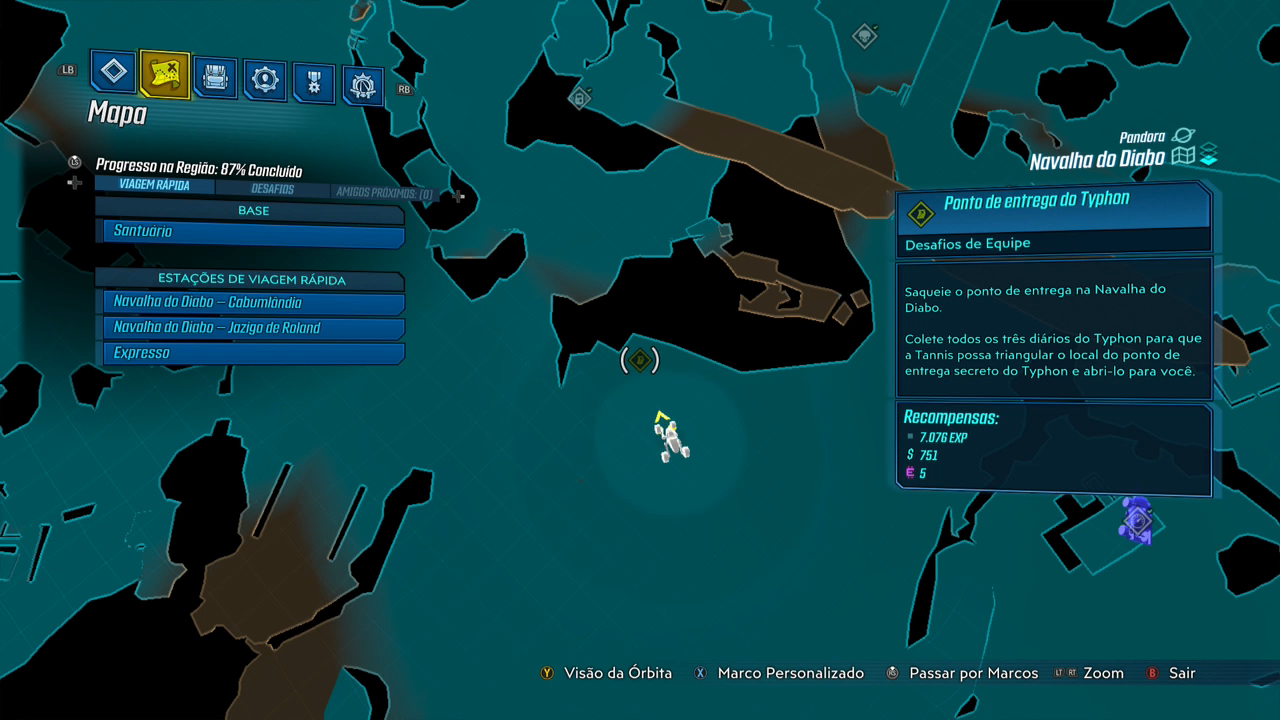
Task: Open the Amigos Próximos subtab
Action: click(384, 193)
